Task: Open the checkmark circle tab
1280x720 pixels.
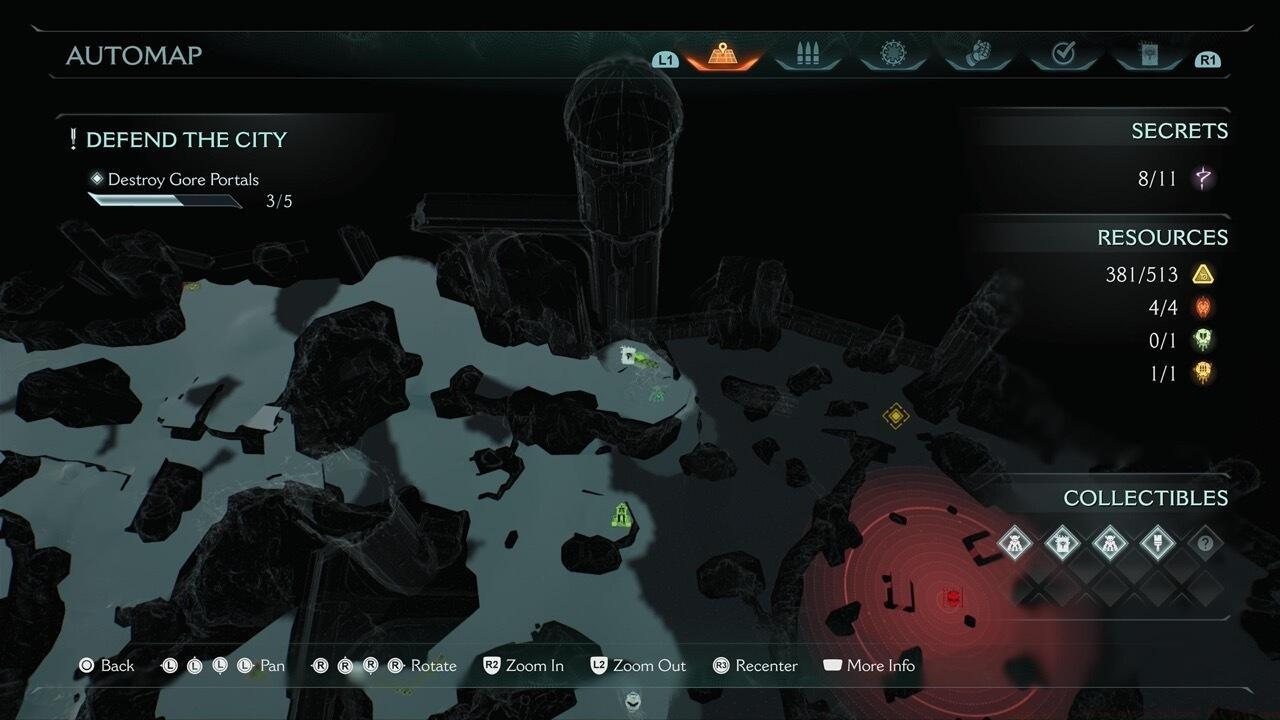Action: click(x=1063, y=55)
